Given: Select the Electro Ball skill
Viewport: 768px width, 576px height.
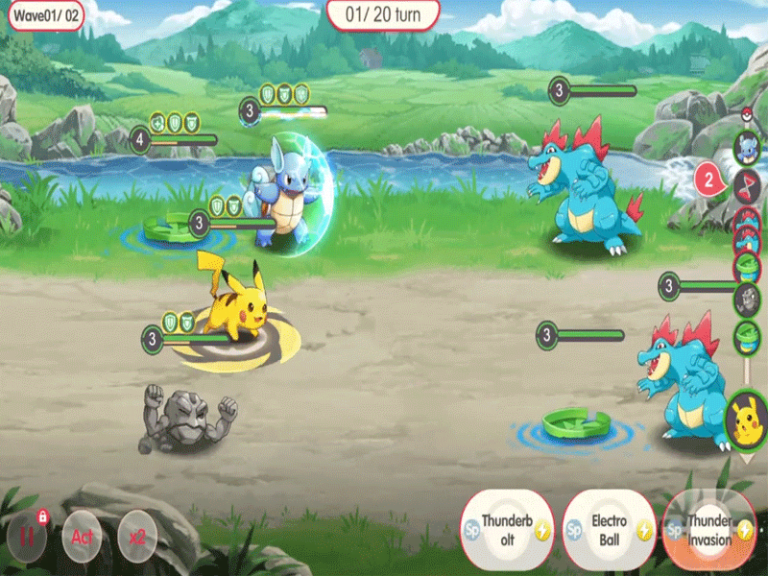Looking at the screenshot, I should 608,528.
